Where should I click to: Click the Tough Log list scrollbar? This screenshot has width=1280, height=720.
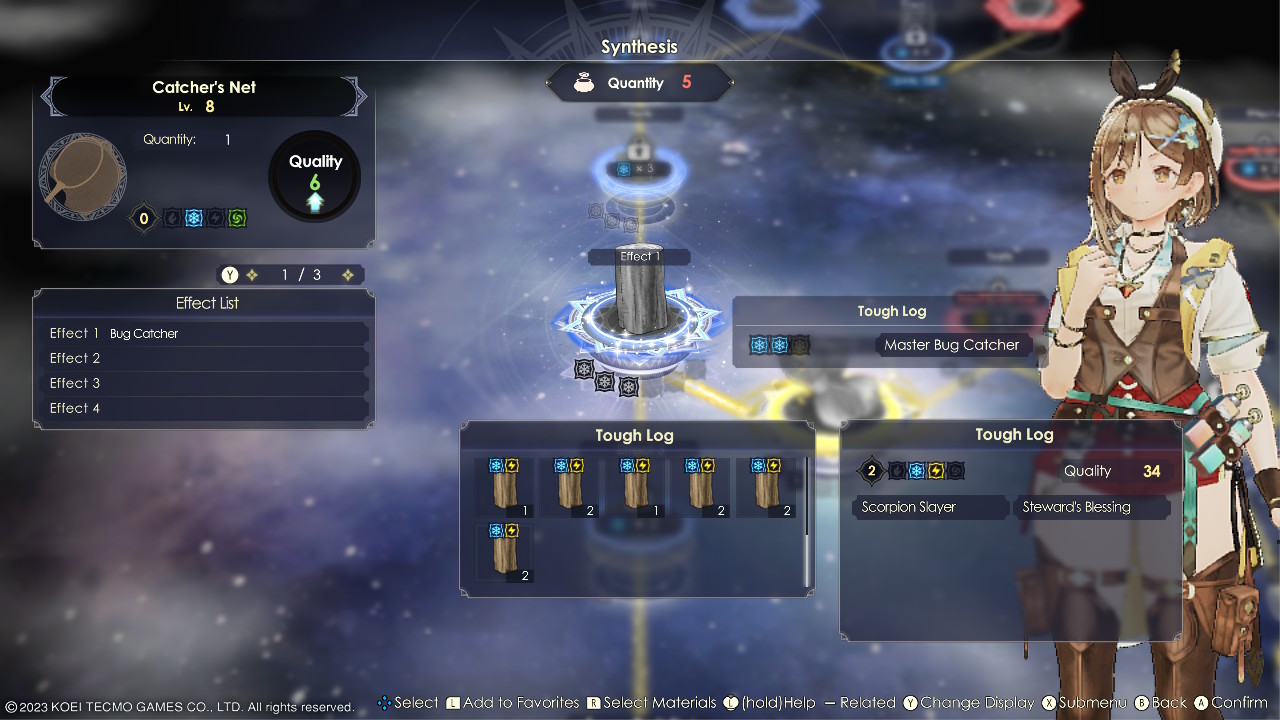pos(807,521)
